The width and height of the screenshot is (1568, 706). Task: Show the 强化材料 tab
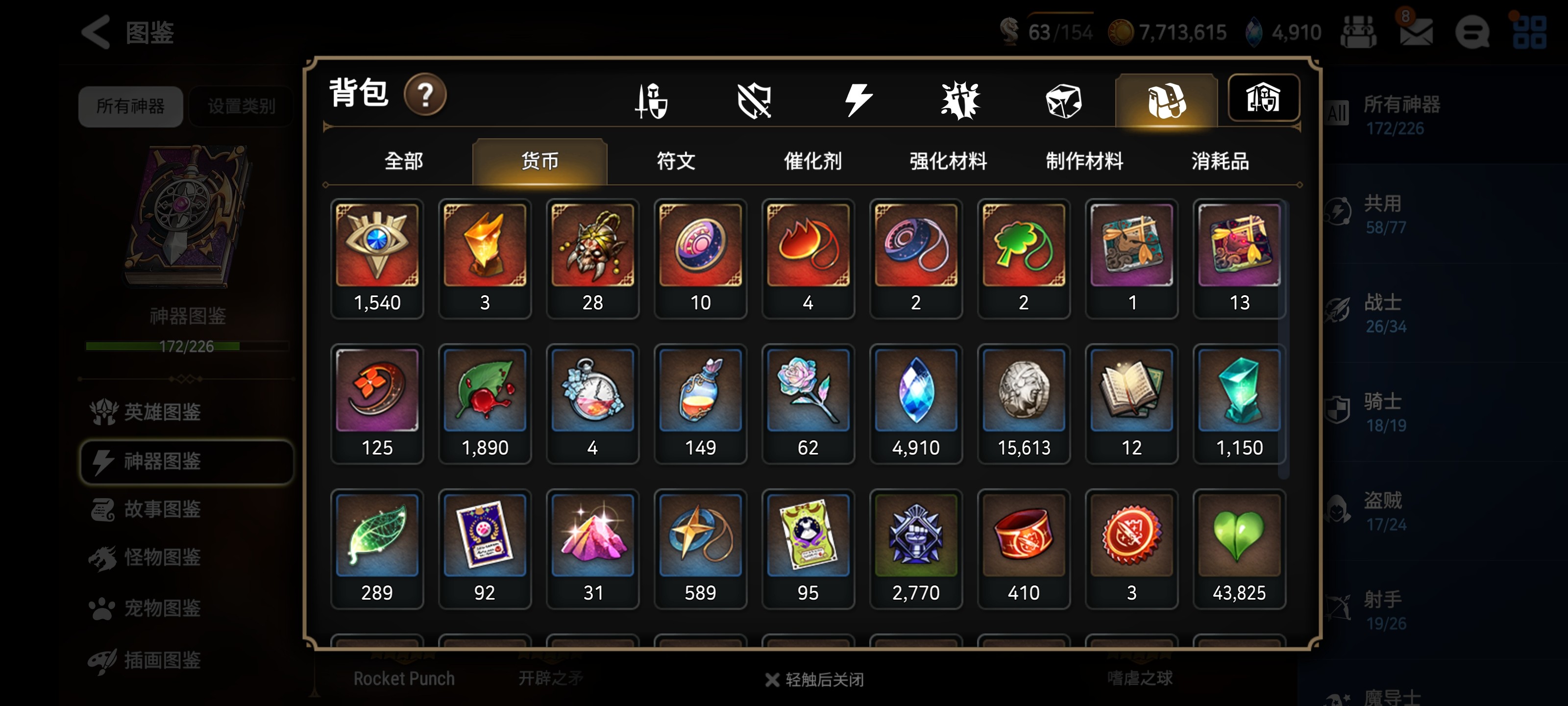pos(948,161)
